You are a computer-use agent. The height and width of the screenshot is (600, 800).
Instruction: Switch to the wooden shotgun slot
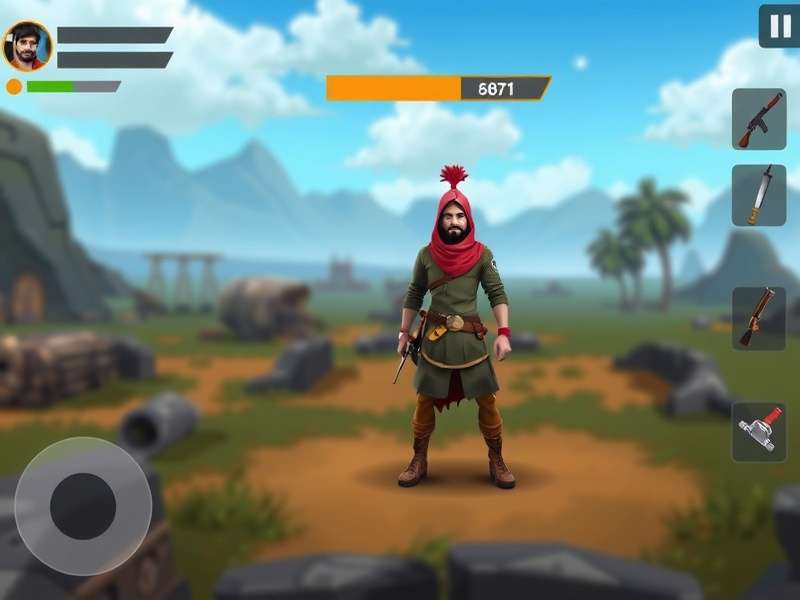coord(759,318)
